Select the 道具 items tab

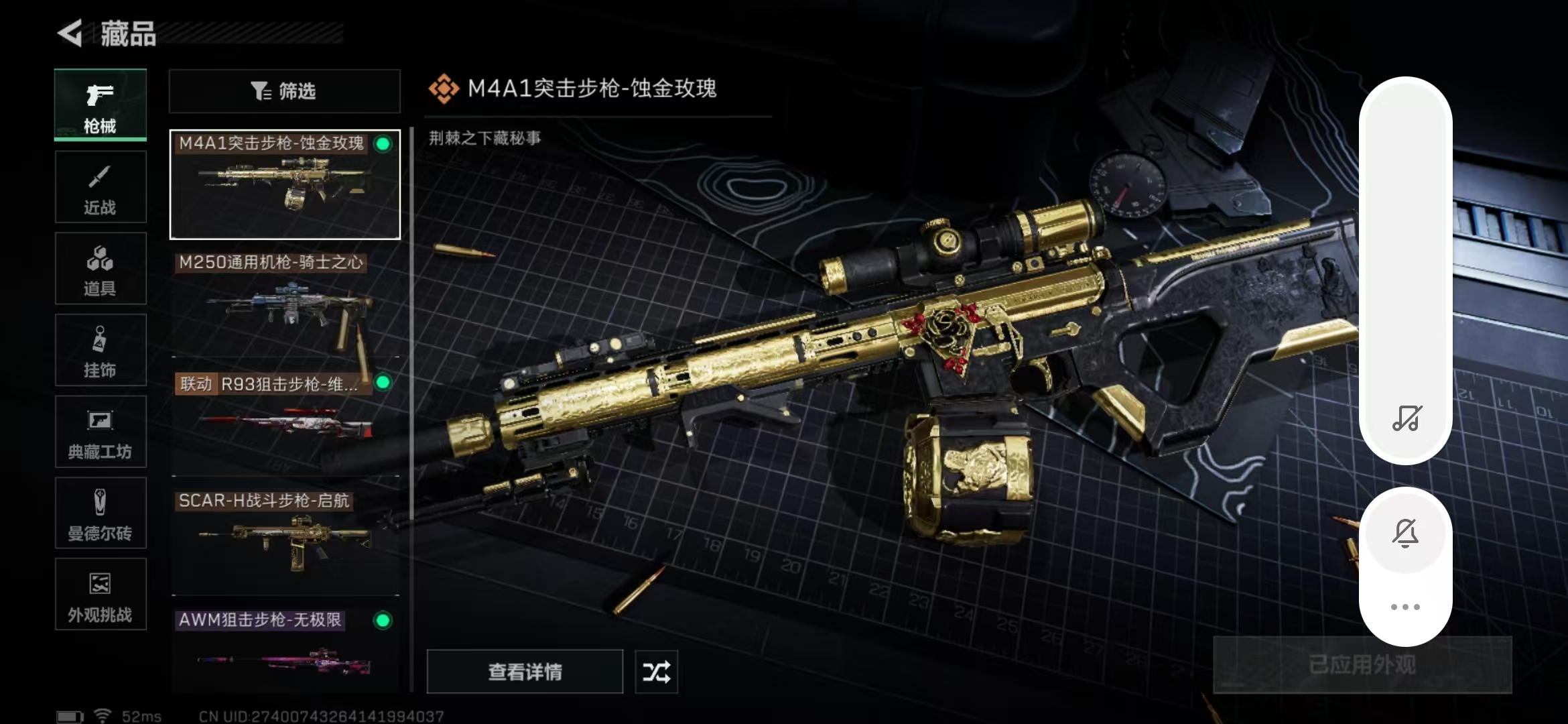[x=101, y=269]
